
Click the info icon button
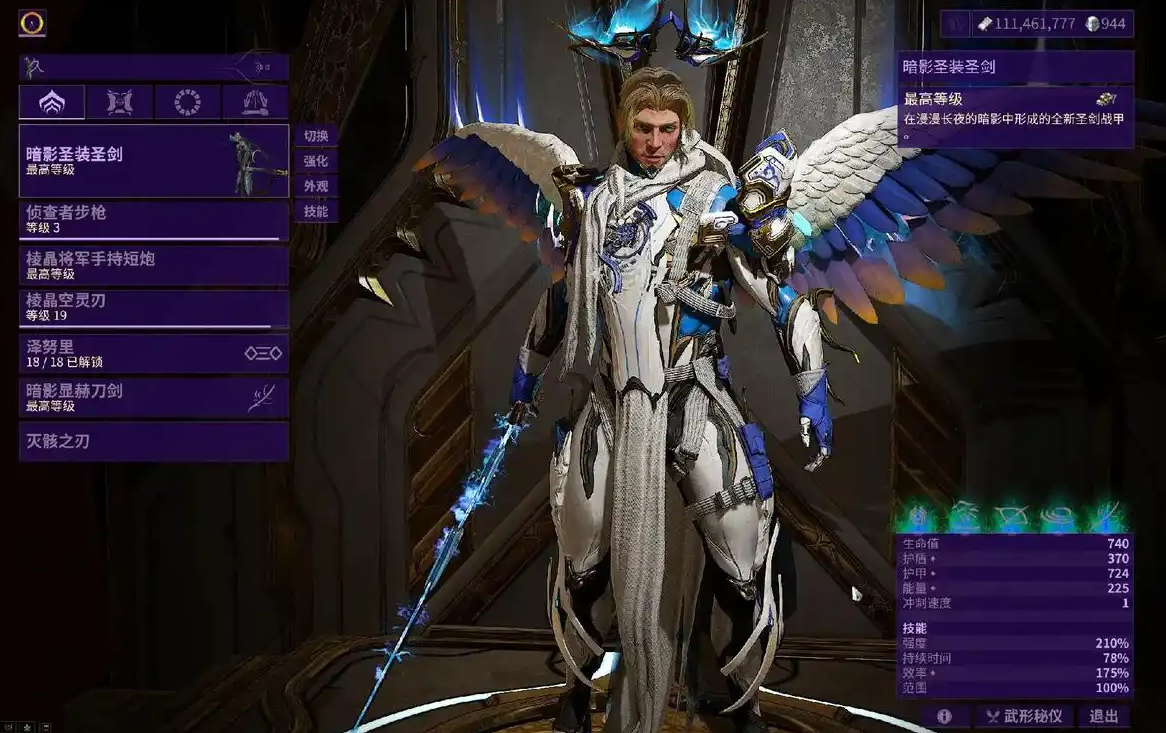[944, 716]
